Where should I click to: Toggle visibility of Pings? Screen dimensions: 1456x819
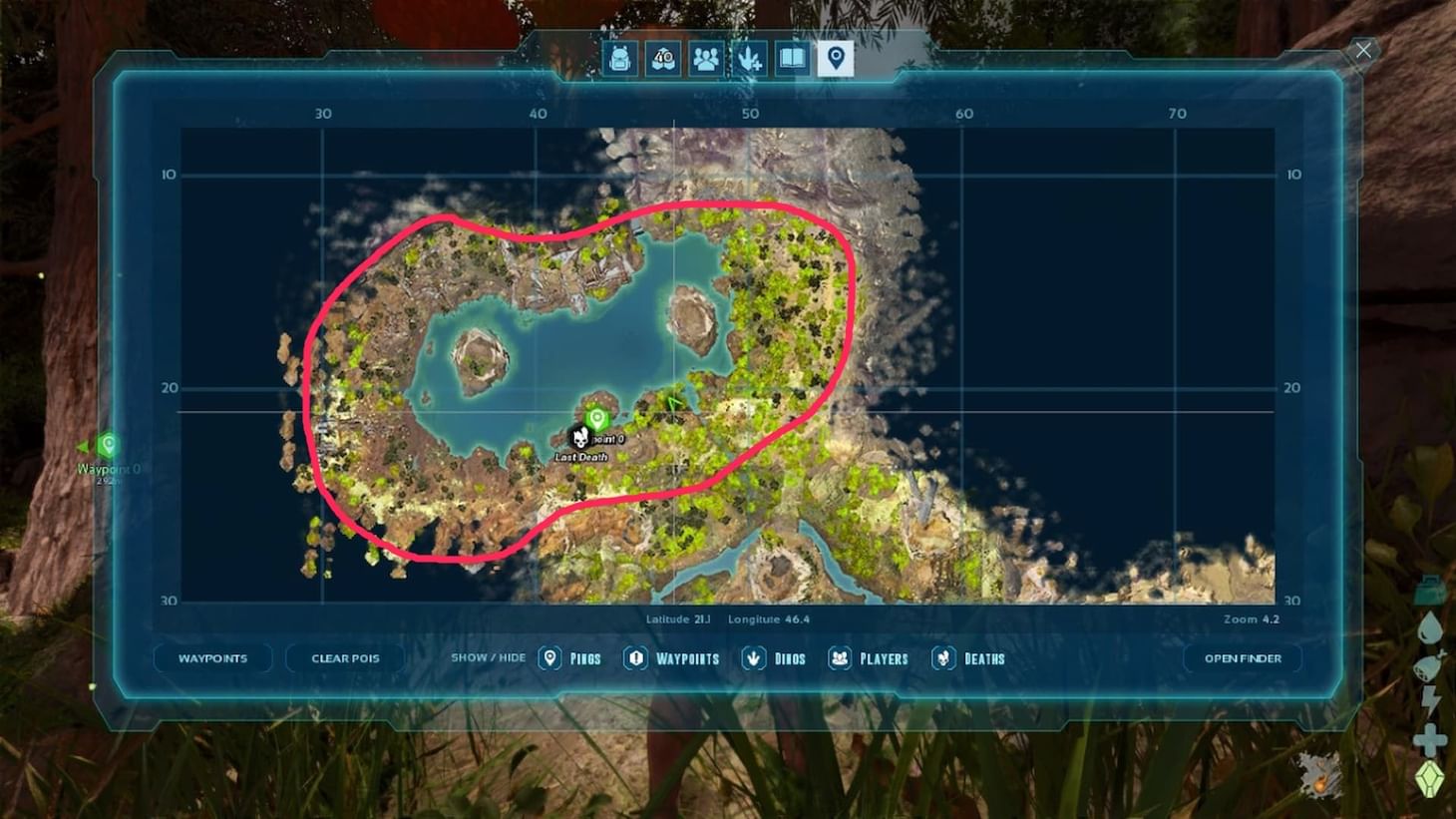tap(549, 658)
